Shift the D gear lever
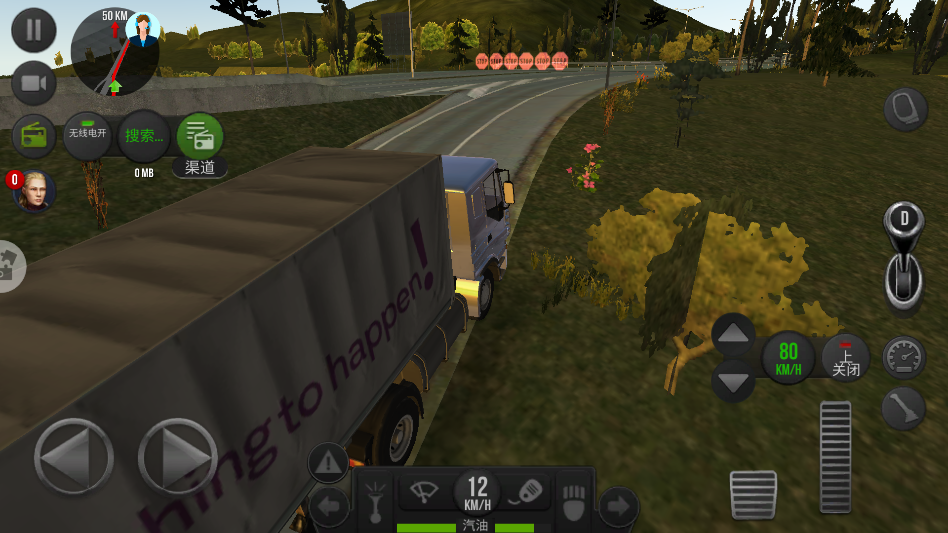 click(x=904, y=253)
